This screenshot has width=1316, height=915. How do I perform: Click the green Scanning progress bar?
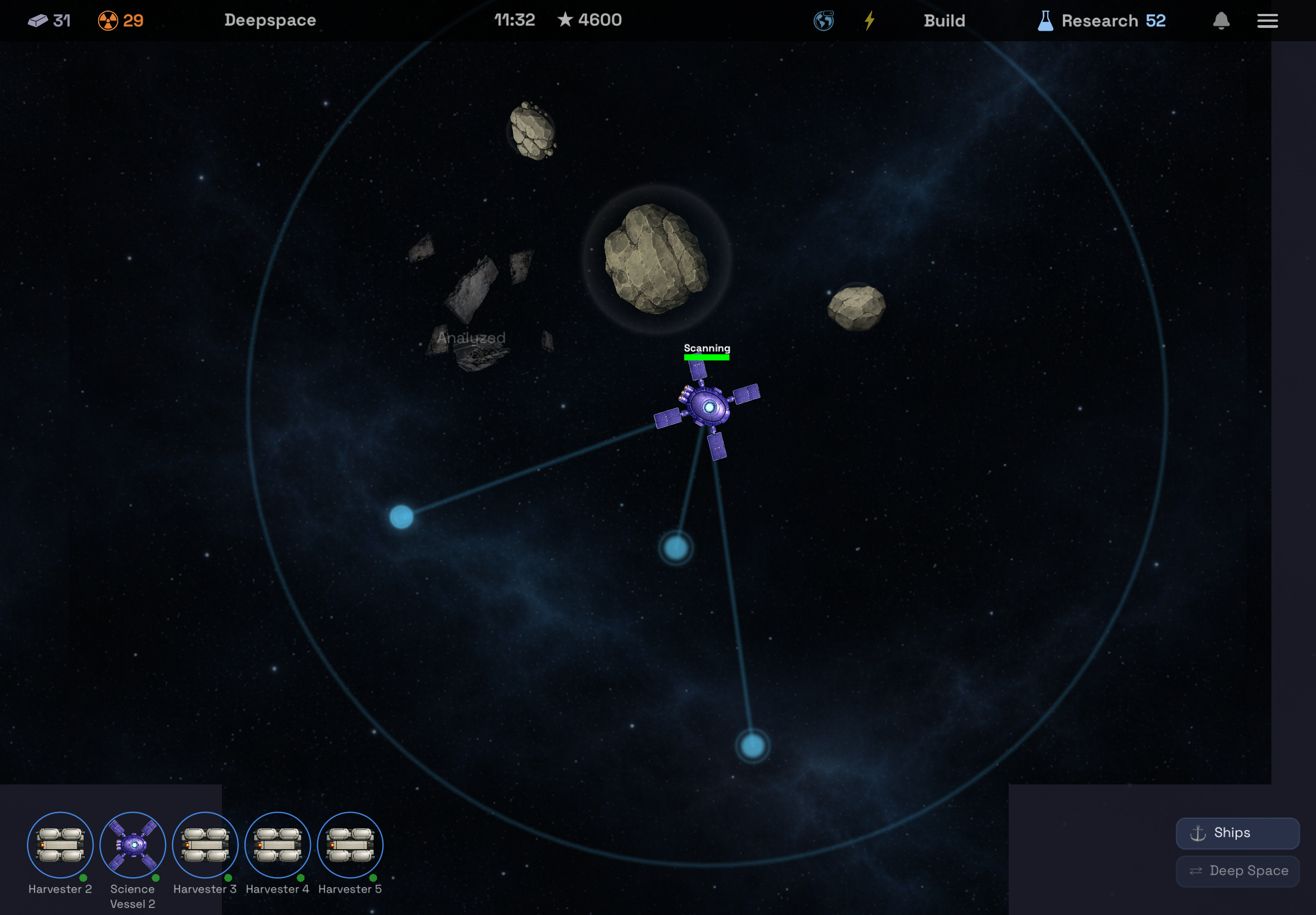(x=707, y=357)
